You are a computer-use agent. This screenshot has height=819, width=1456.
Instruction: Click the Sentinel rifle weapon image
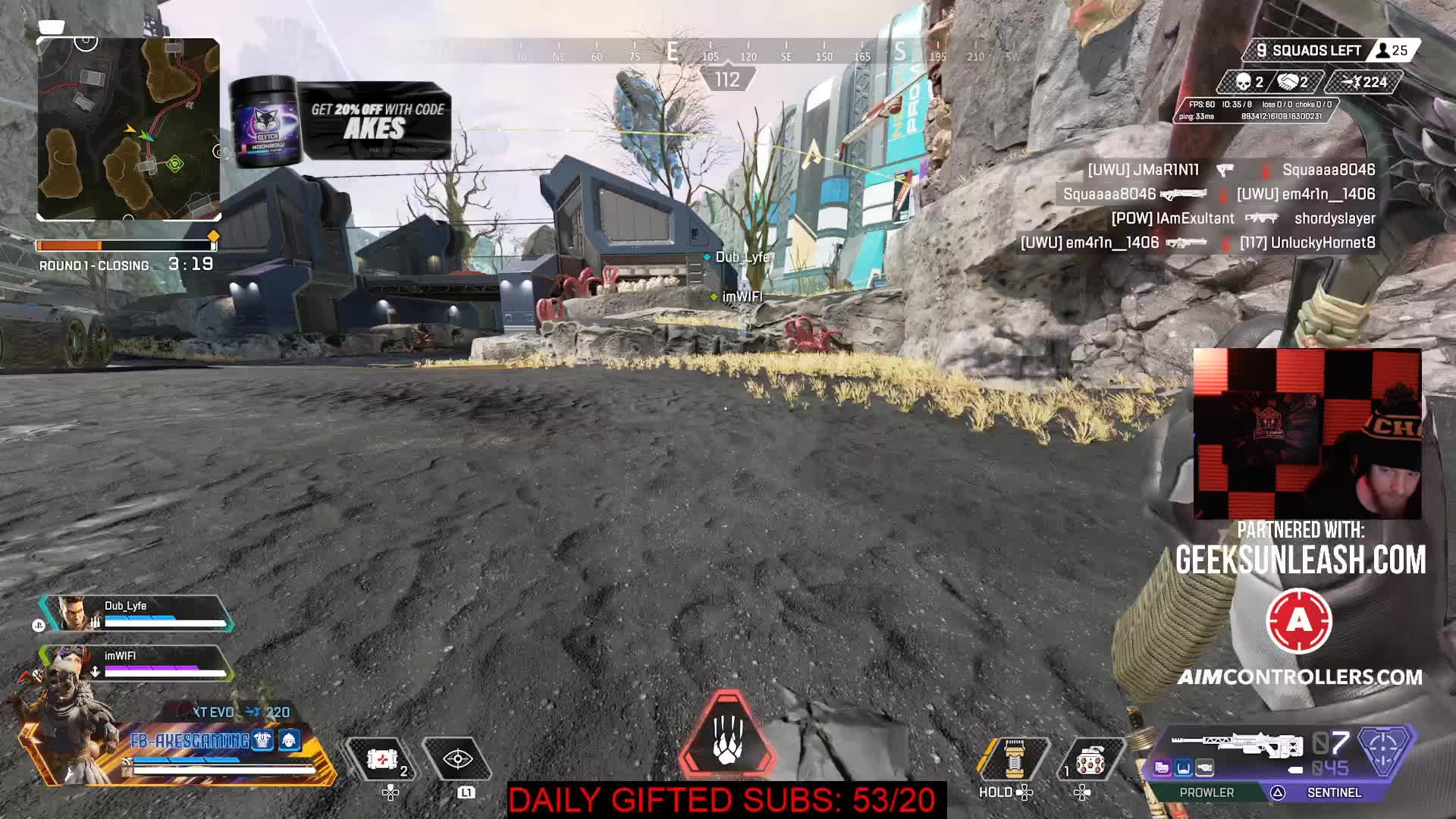[1236, 745]
